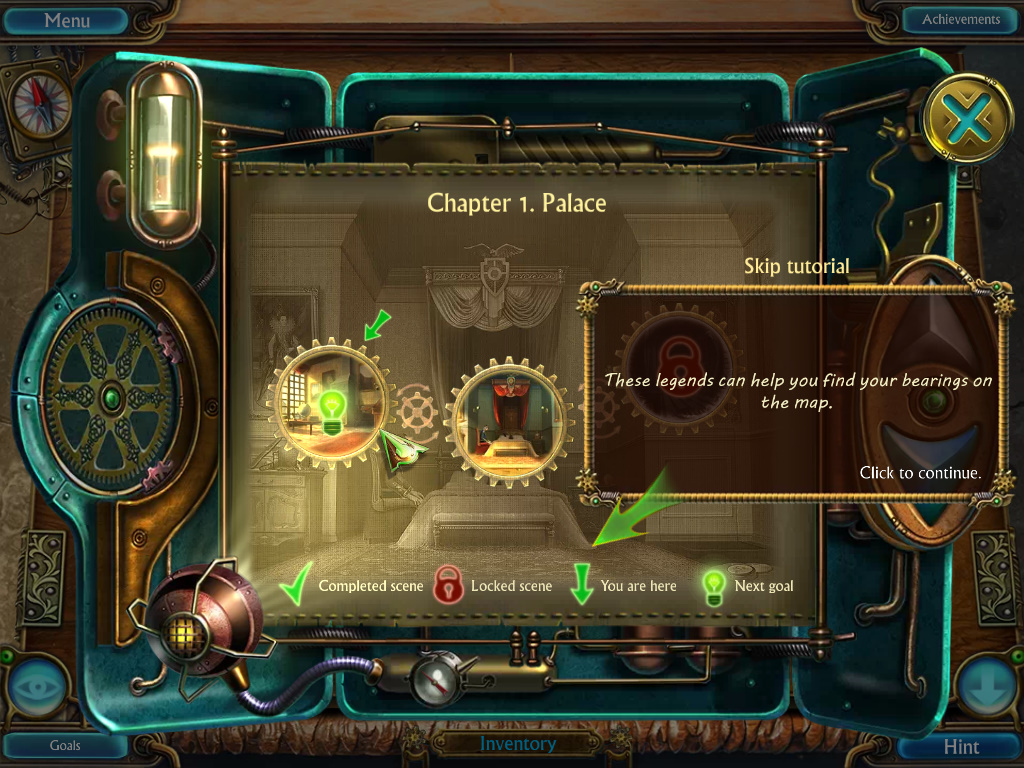Click to continue the tutorial message
1024x768 pixels.
pos(920,473)
